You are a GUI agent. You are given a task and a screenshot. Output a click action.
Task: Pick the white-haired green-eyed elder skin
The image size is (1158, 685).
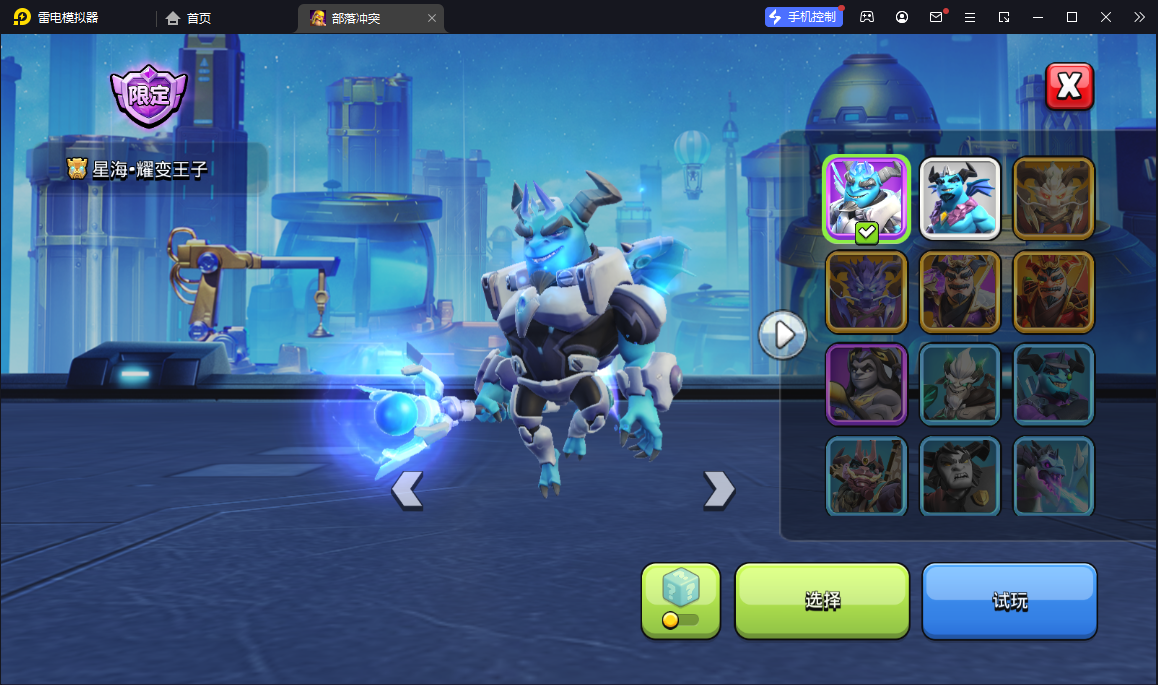[x=960, y=384]
